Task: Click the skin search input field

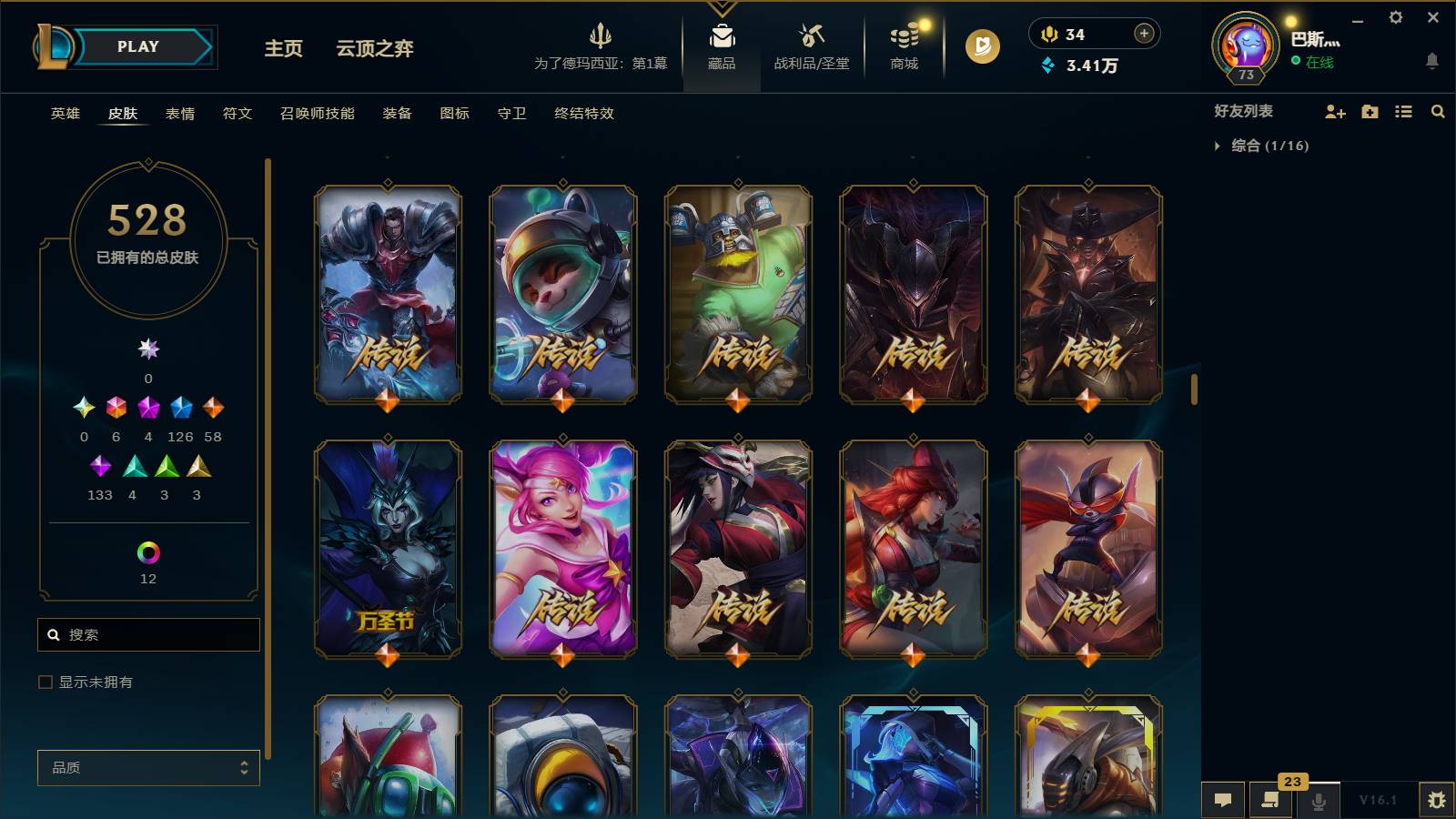Action: click(x=148, y=634)
